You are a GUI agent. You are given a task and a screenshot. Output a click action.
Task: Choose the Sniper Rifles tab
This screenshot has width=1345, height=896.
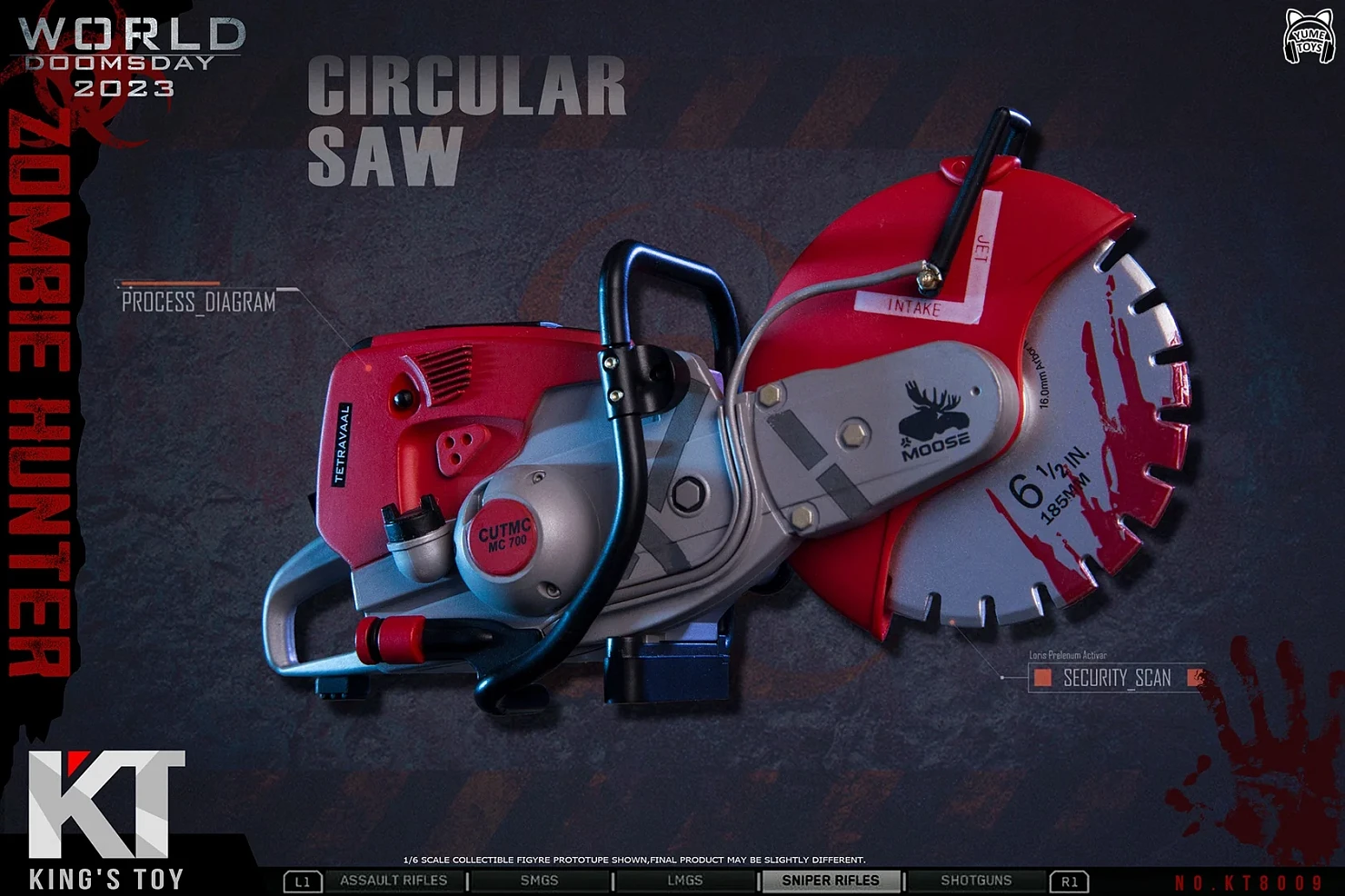coord(831,881)
